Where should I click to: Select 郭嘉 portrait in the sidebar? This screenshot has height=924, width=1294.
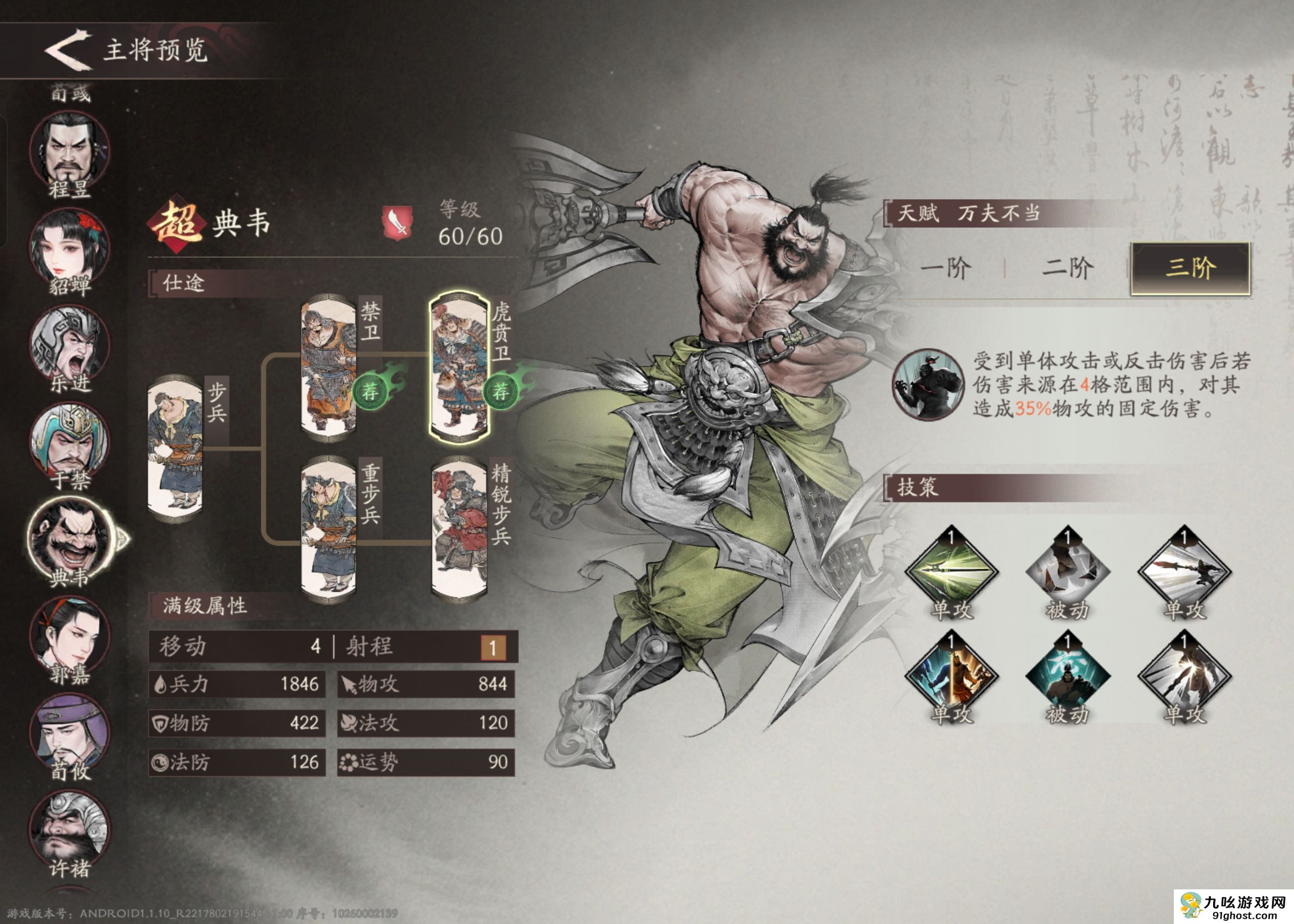68,632
